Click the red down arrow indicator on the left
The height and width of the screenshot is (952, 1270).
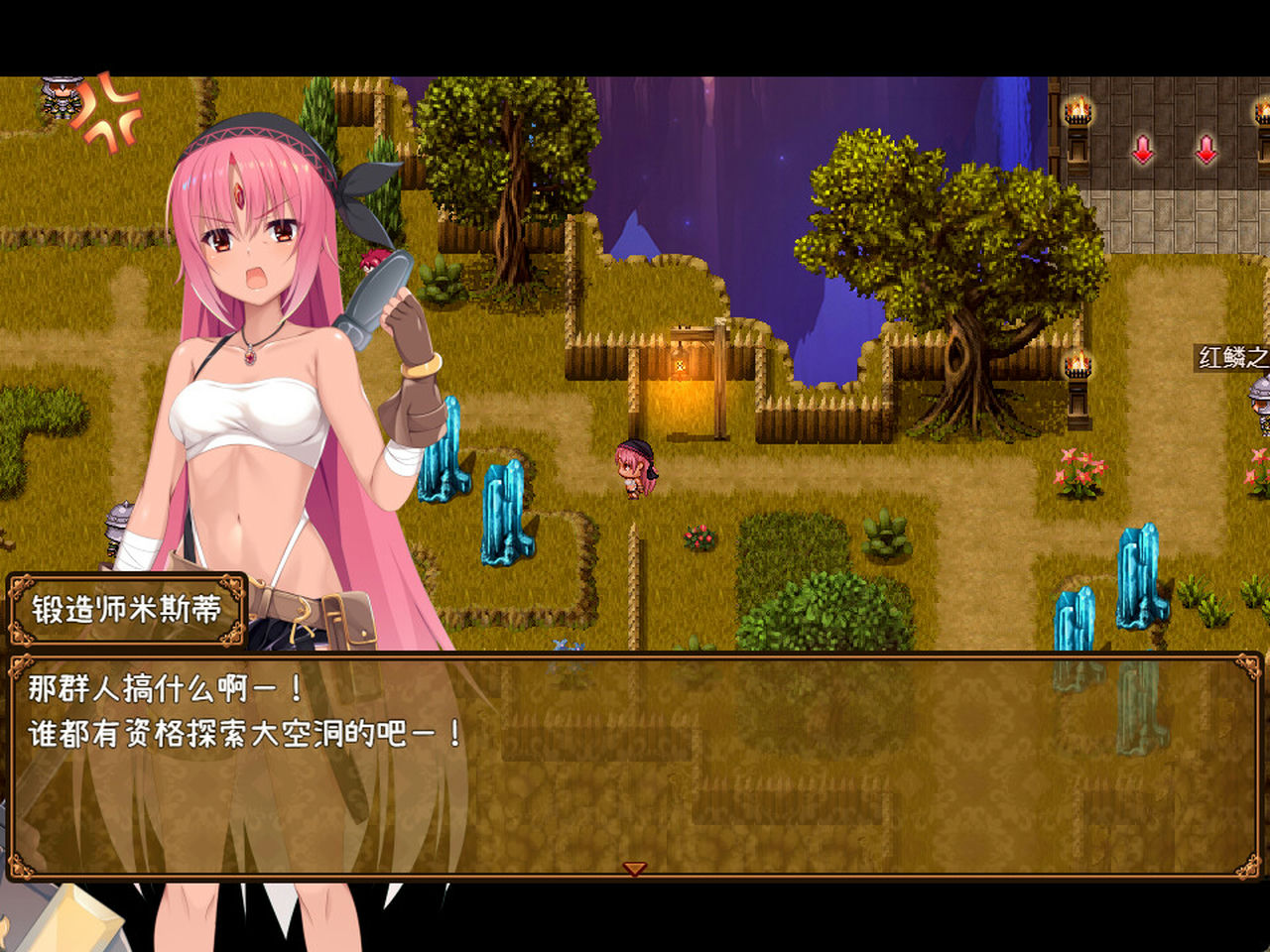tap(1143, 151)
